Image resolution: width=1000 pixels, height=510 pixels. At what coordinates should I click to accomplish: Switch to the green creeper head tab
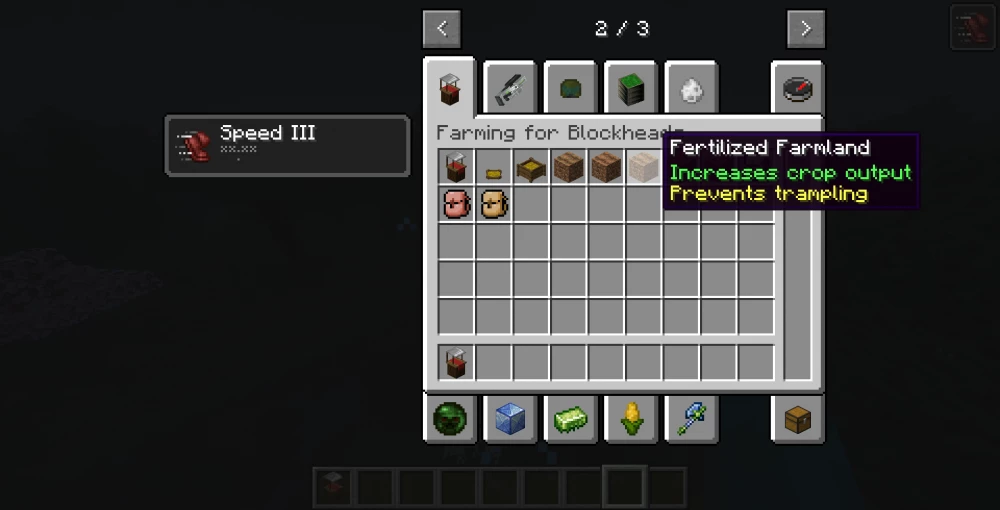[450, 420]
